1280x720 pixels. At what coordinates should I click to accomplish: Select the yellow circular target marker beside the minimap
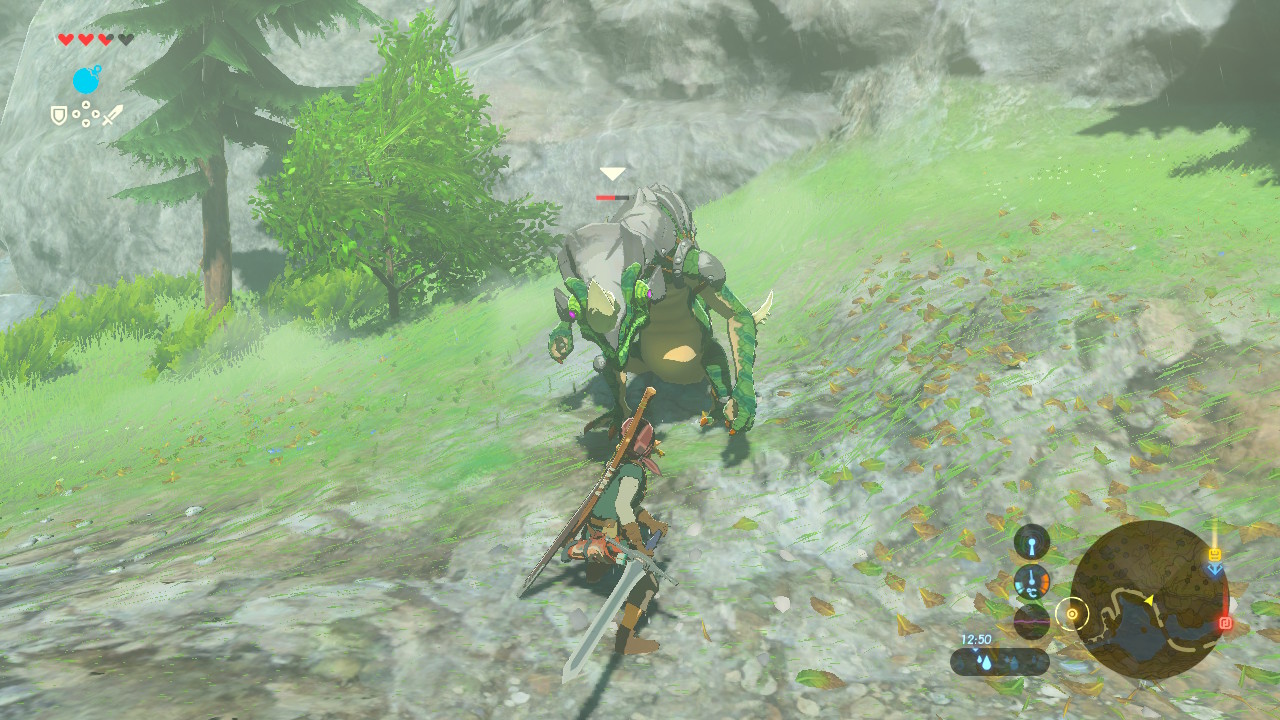(x=1072, y=614)
